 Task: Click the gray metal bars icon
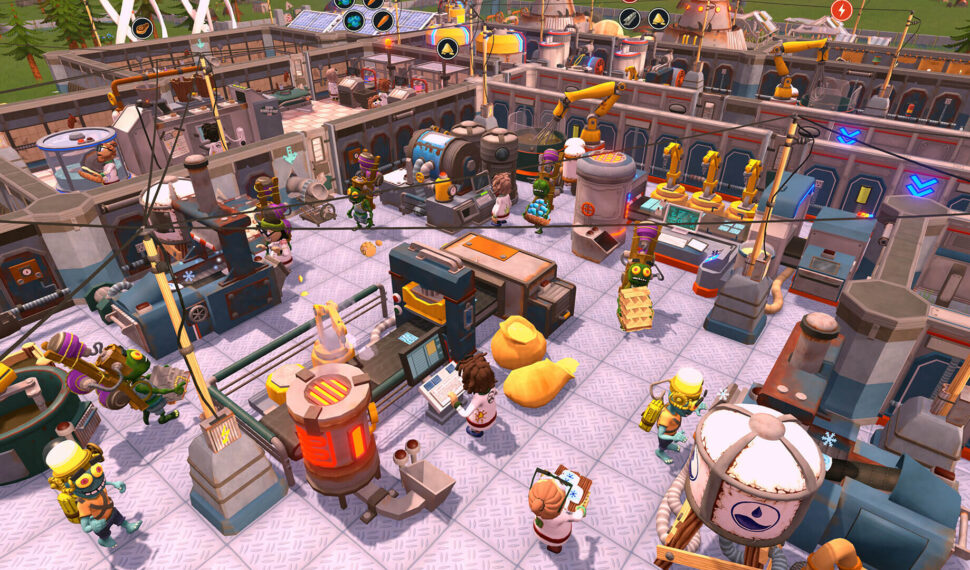point(629,18)
